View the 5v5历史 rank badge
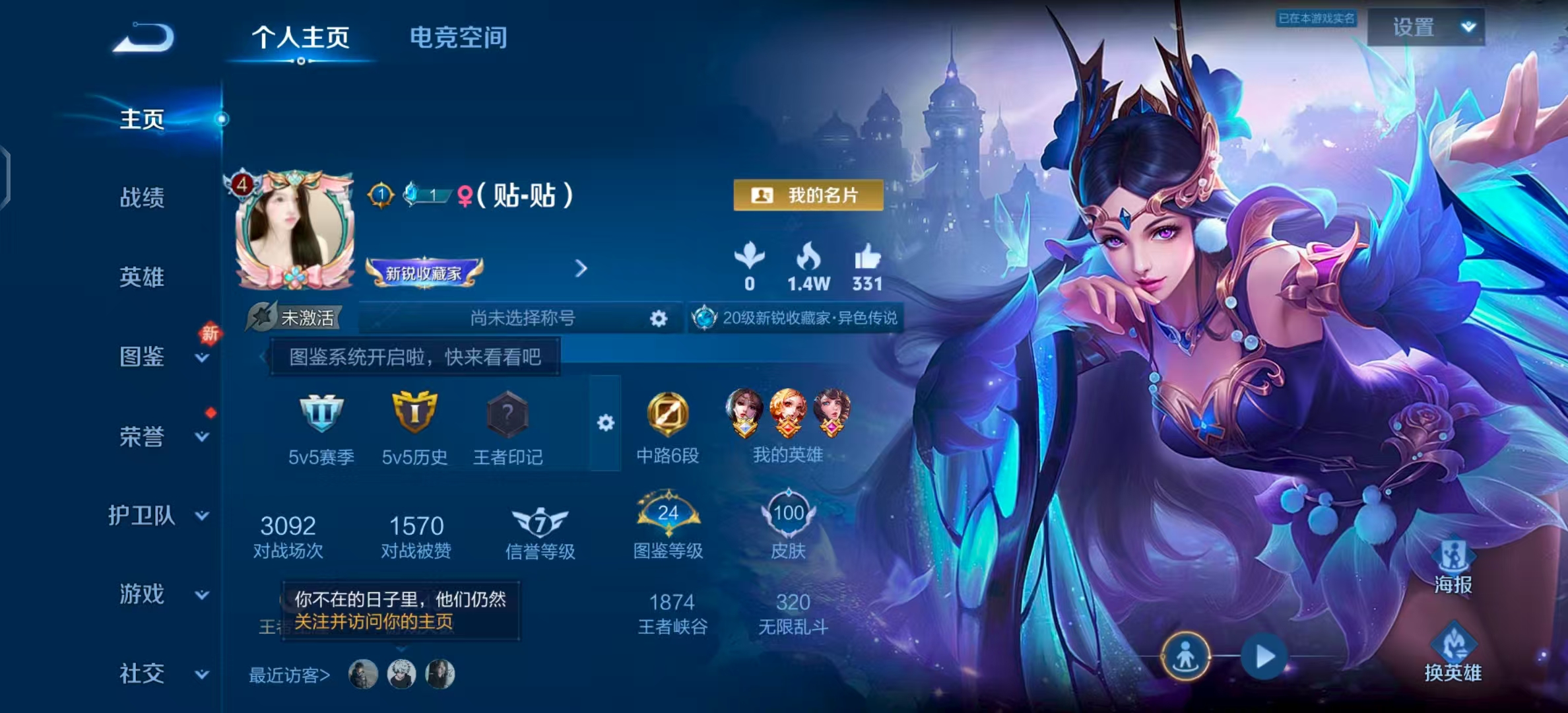Screen dimensions: 1568x713 (414, 415)
